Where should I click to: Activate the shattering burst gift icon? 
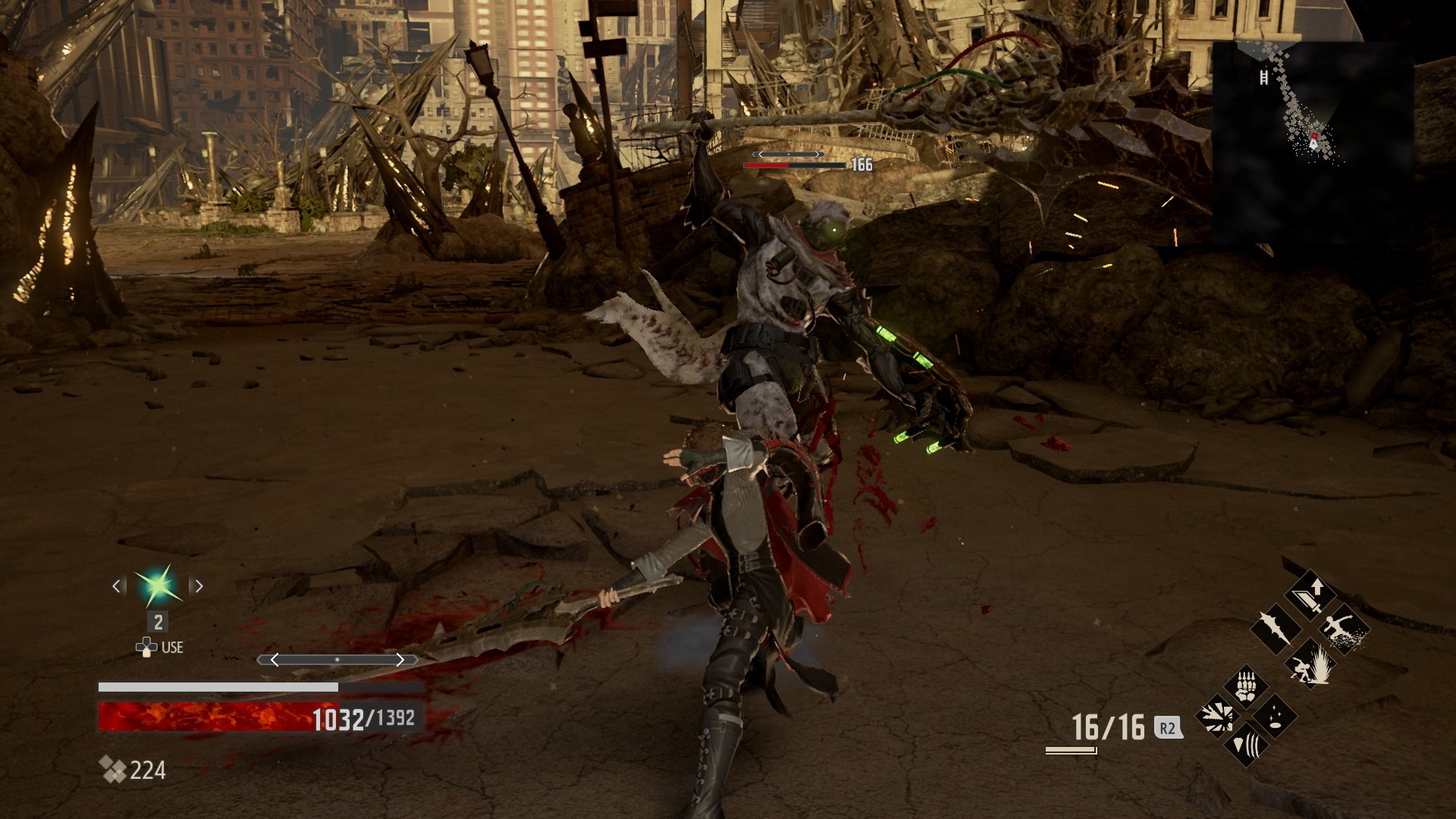1217,717
